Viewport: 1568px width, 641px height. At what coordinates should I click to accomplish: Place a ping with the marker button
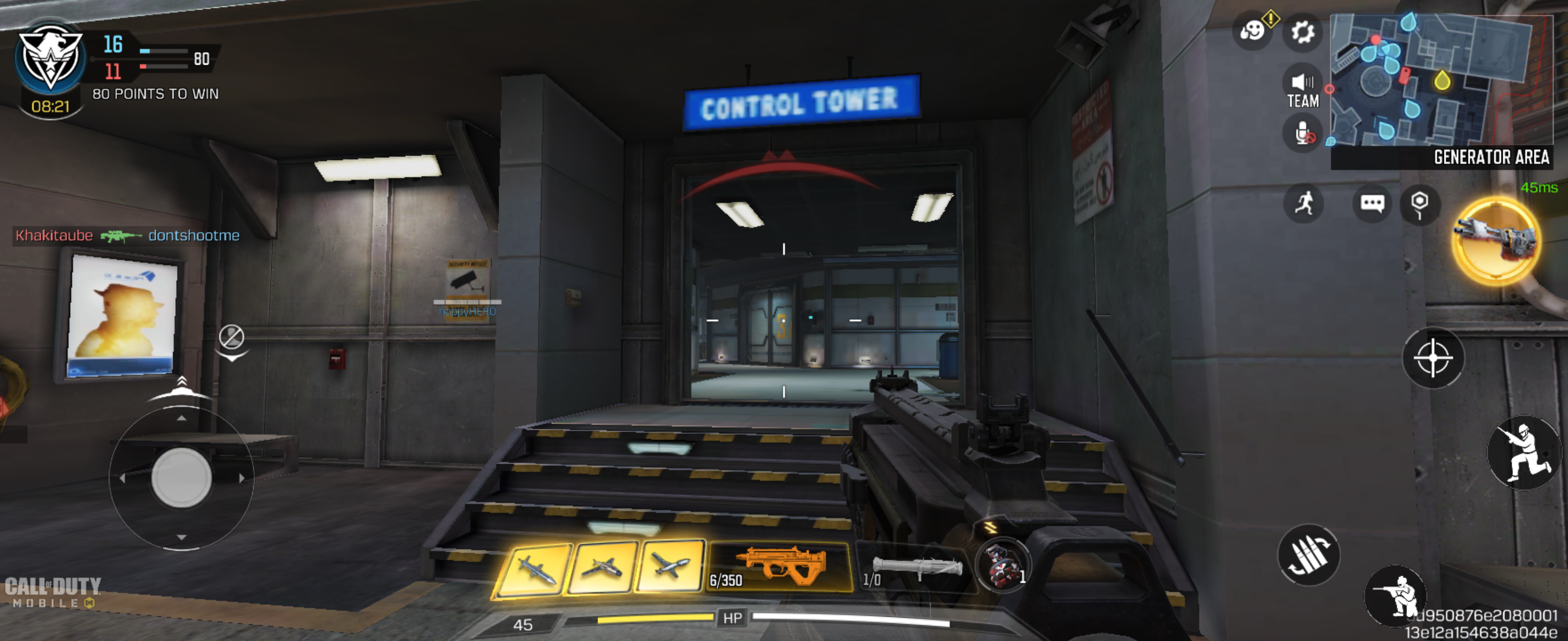tap(1420, 204)
